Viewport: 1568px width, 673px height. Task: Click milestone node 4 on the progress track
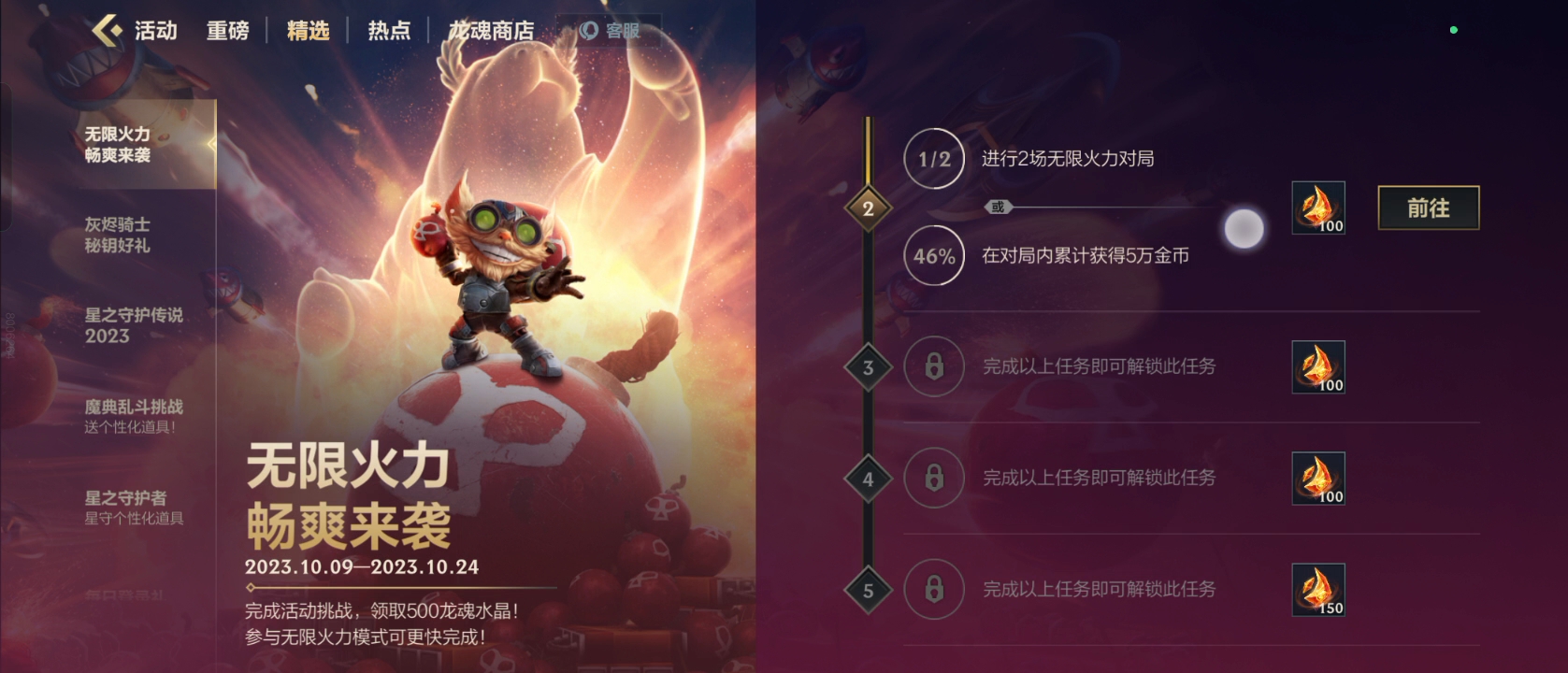click(870, 479)
